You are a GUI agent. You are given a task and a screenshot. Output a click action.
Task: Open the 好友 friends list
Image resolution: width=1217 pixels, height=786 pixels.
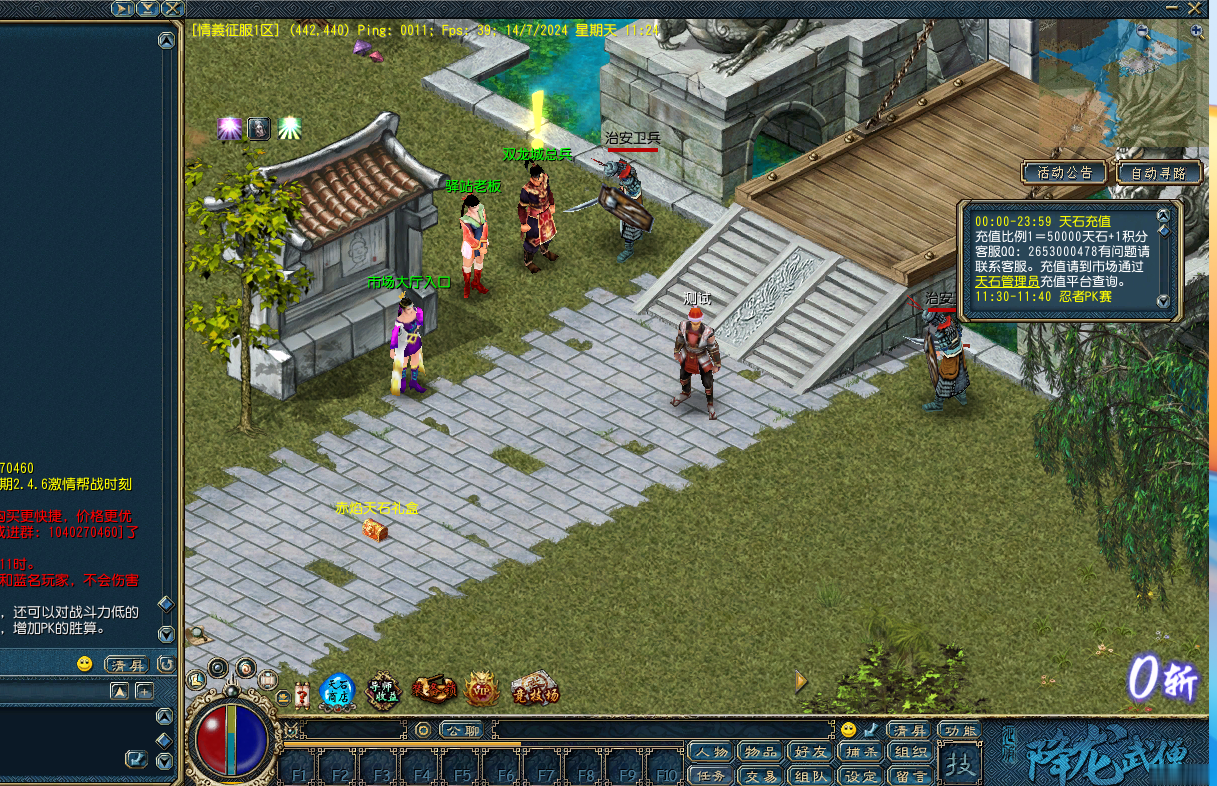pos(809,752)
